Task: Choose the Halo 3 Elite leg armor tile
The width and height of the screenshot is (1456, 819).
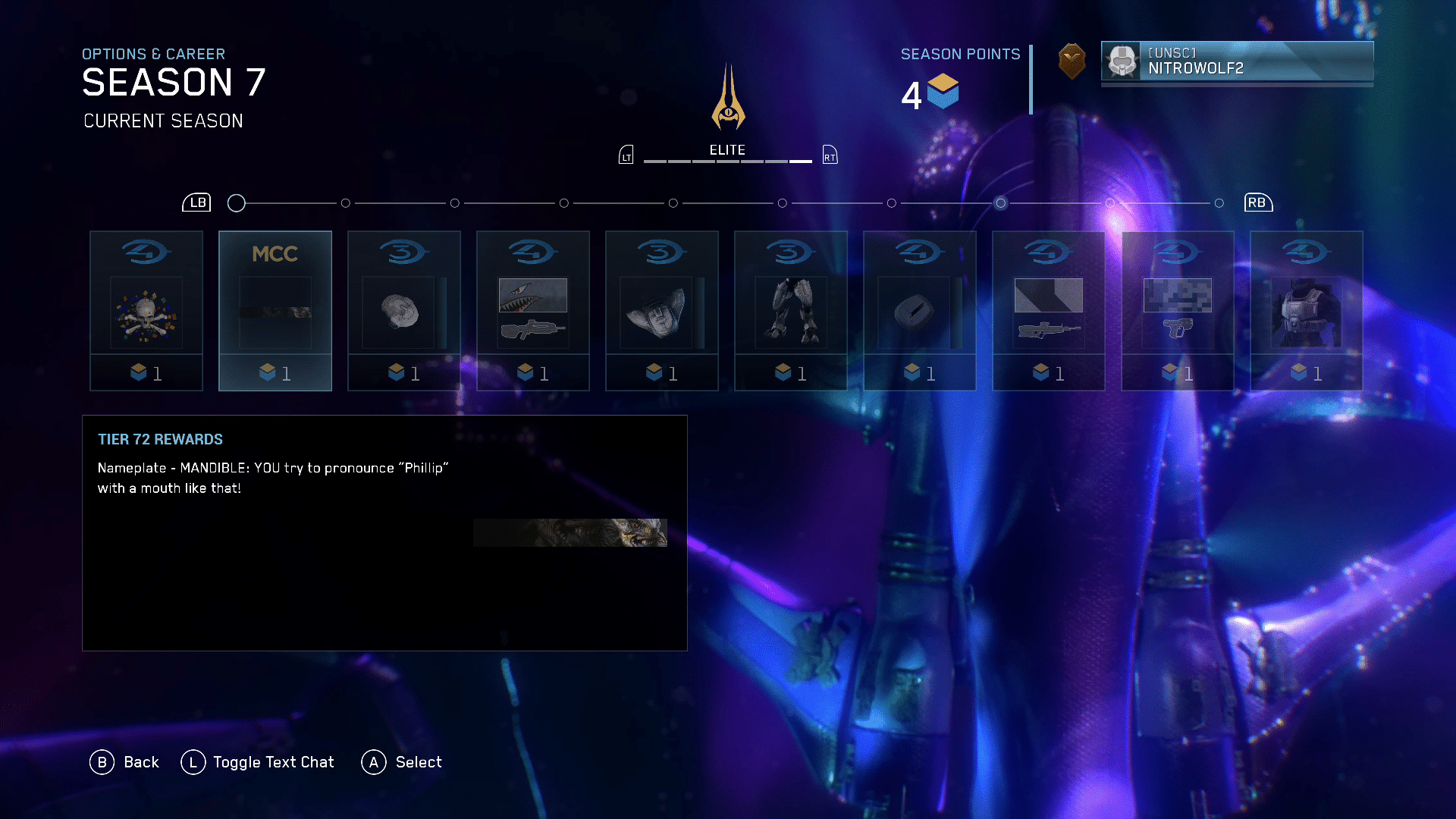Action: tap(791, 311)
